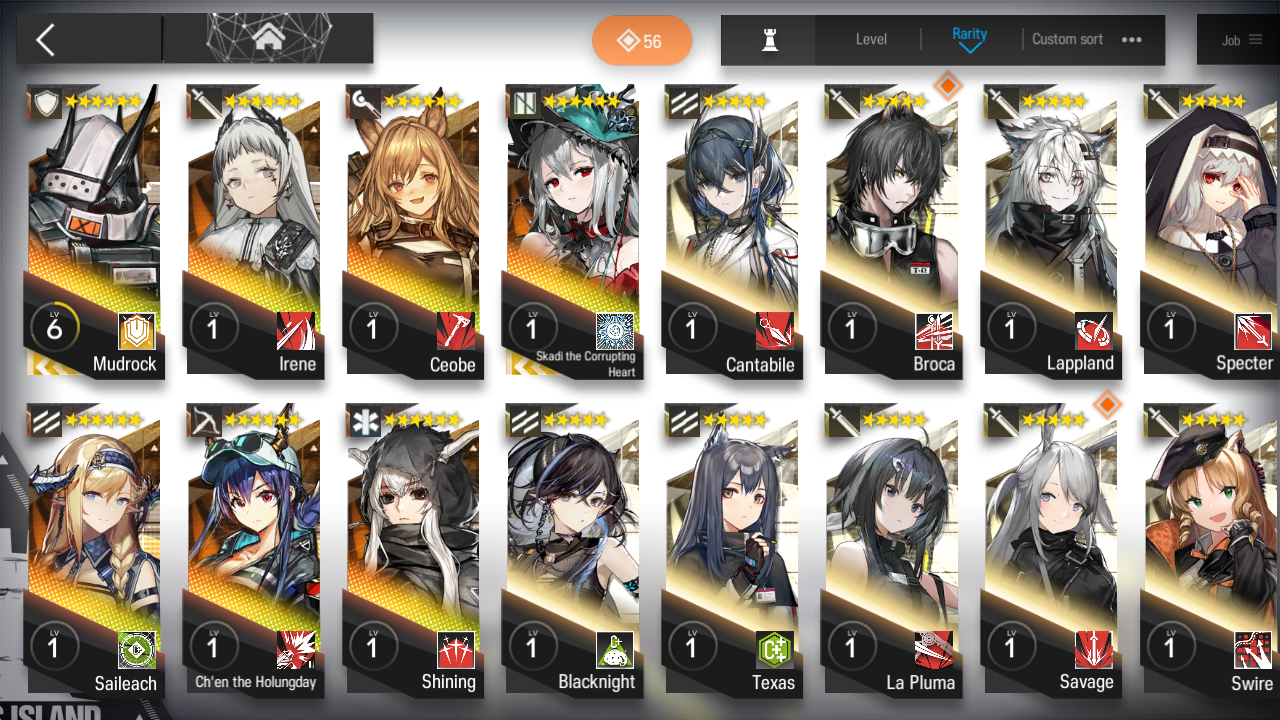Select the Level tab in the sort bar
This screenshot has height=720, width=1280.
869,40
